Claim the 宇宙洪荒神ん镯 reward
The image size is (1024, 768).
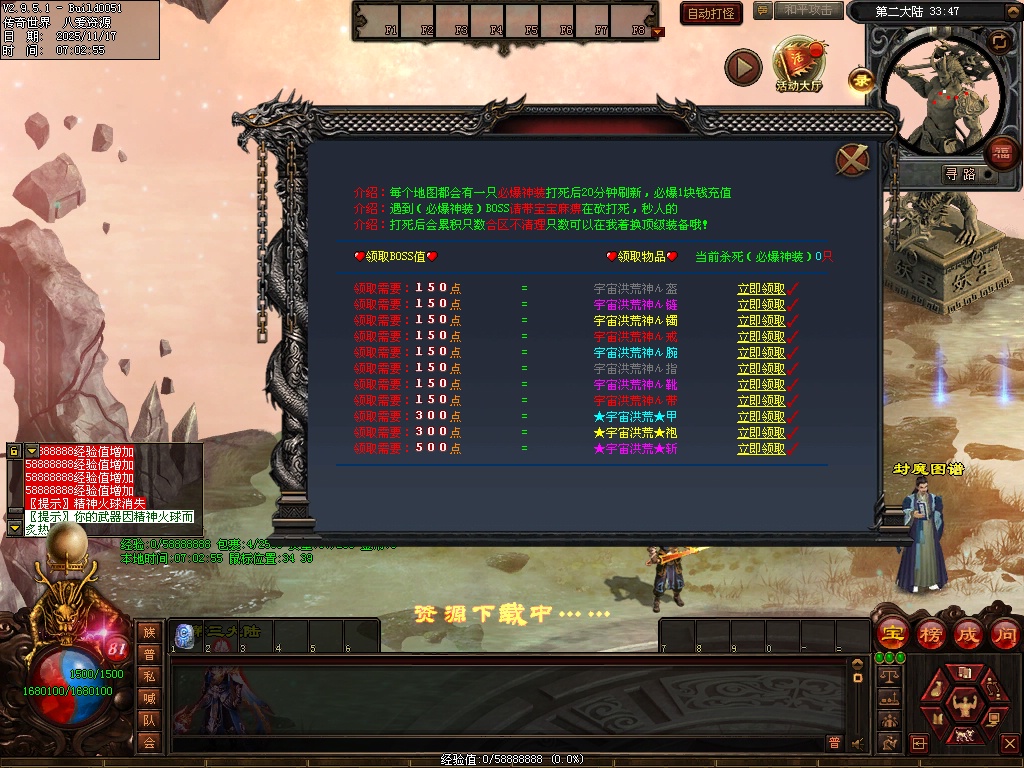(x=761, y=321)
